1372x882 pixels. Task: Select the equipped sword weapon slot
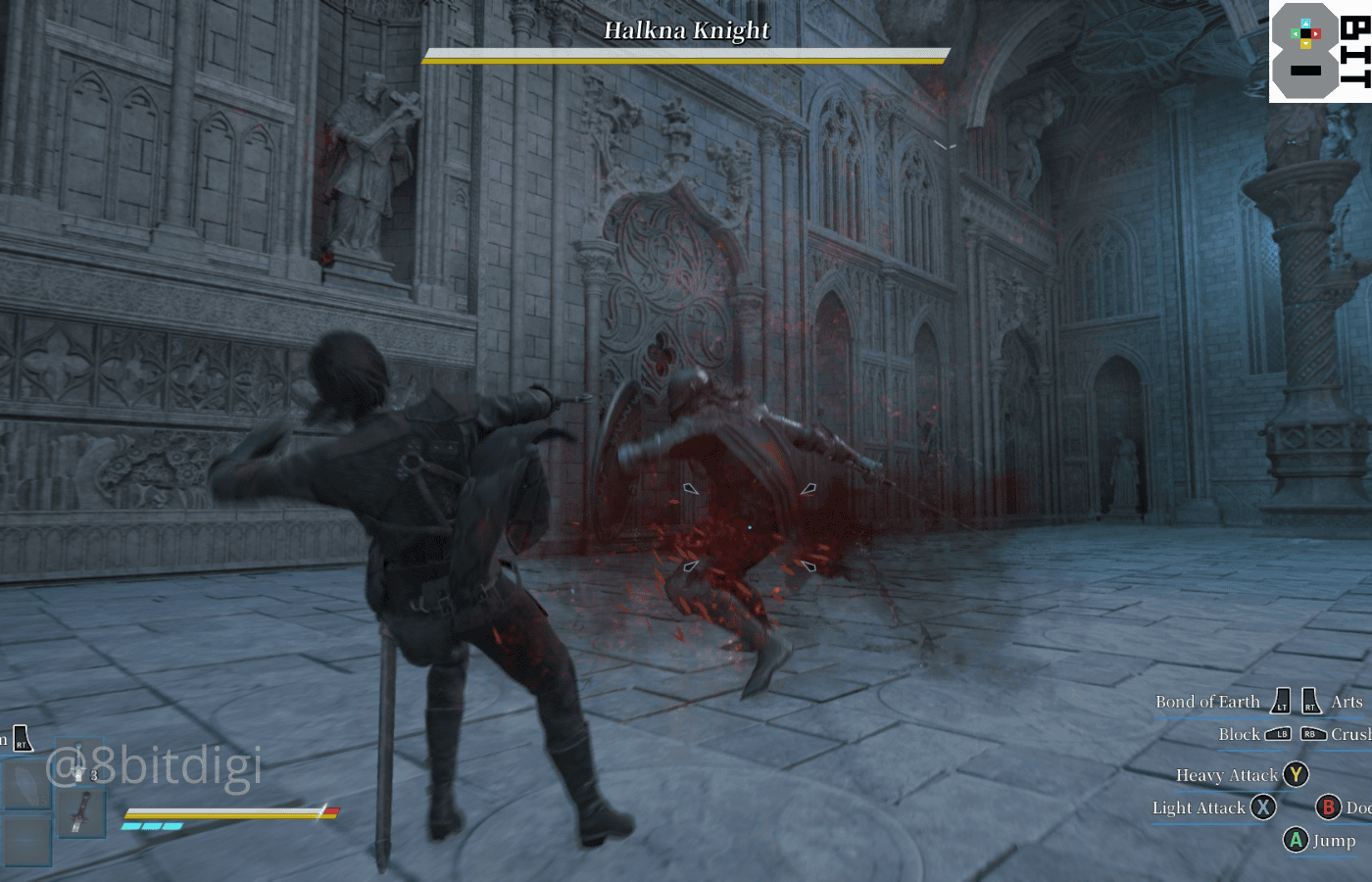pyautogui.click(x=80, y=813)
